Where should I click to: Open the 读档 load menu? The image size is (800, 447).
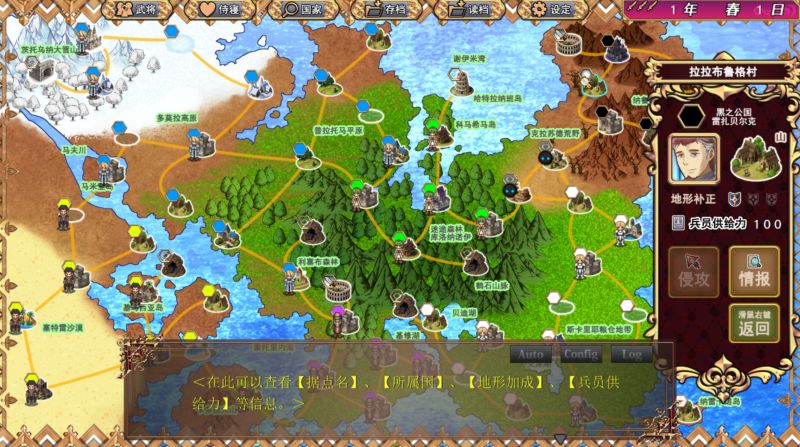(469, 10)
